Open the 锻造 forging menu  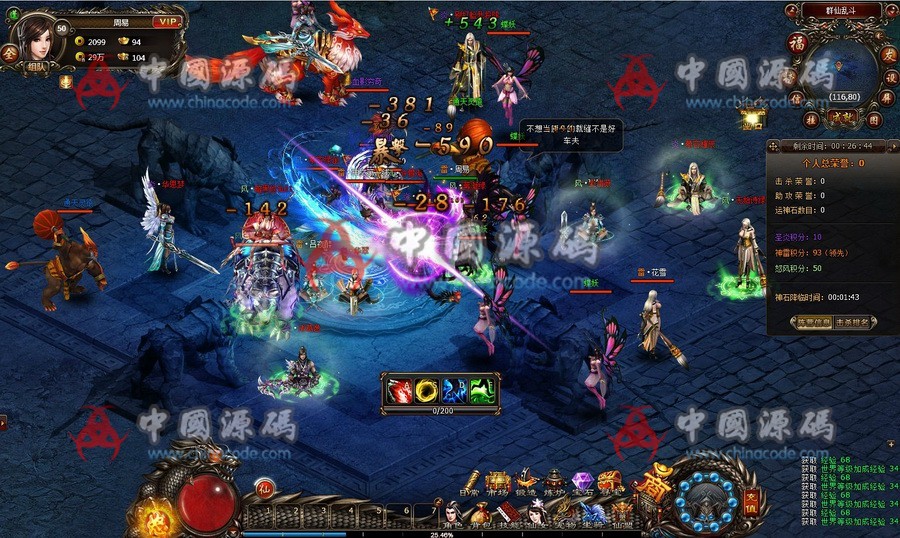click(526, 483)
